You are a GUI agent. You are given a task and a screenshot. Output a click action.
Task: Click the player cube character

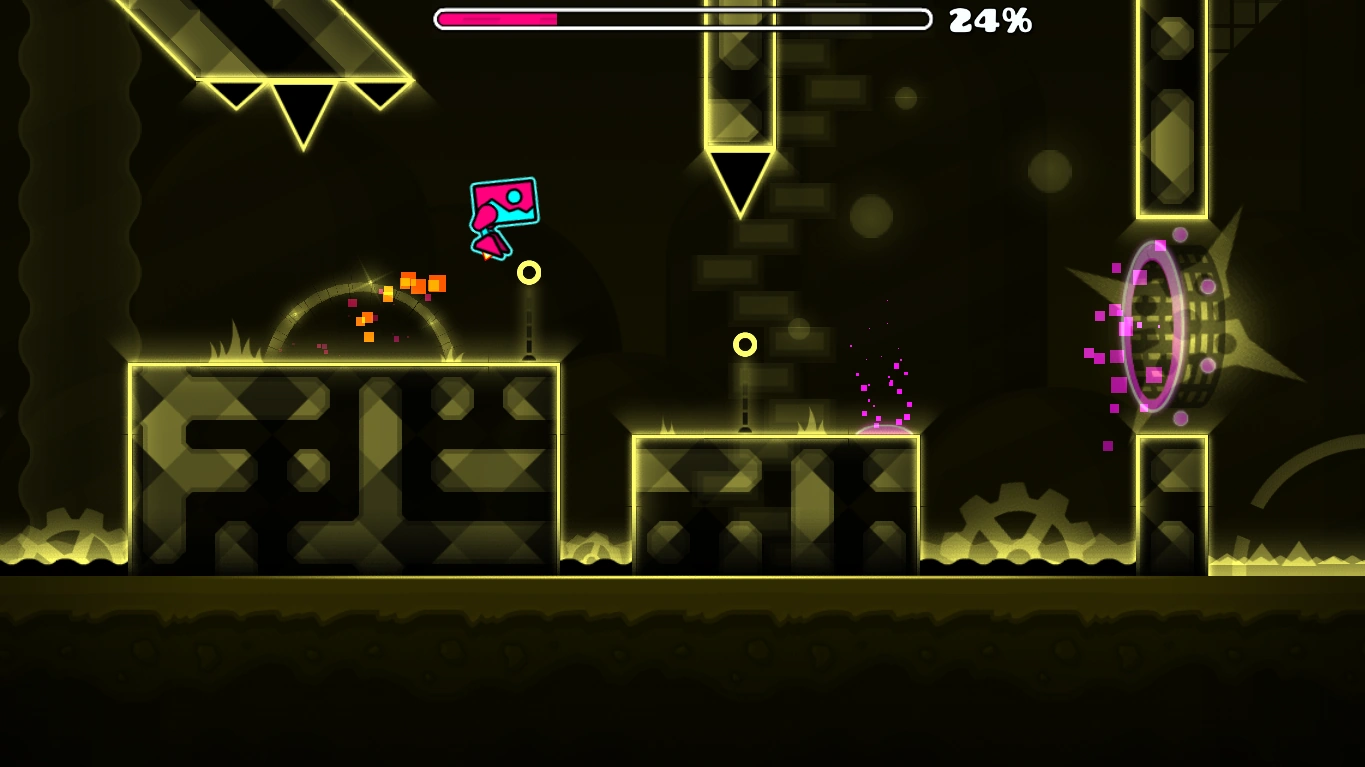point(503,203)
